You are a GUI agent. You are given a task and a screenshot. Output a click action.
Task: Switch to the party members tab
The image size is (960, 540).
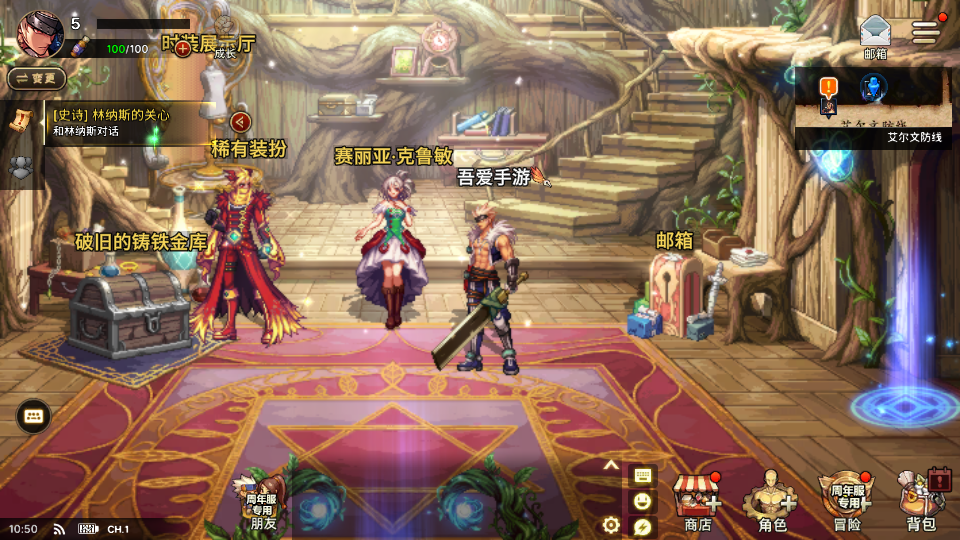coord(19,167)
